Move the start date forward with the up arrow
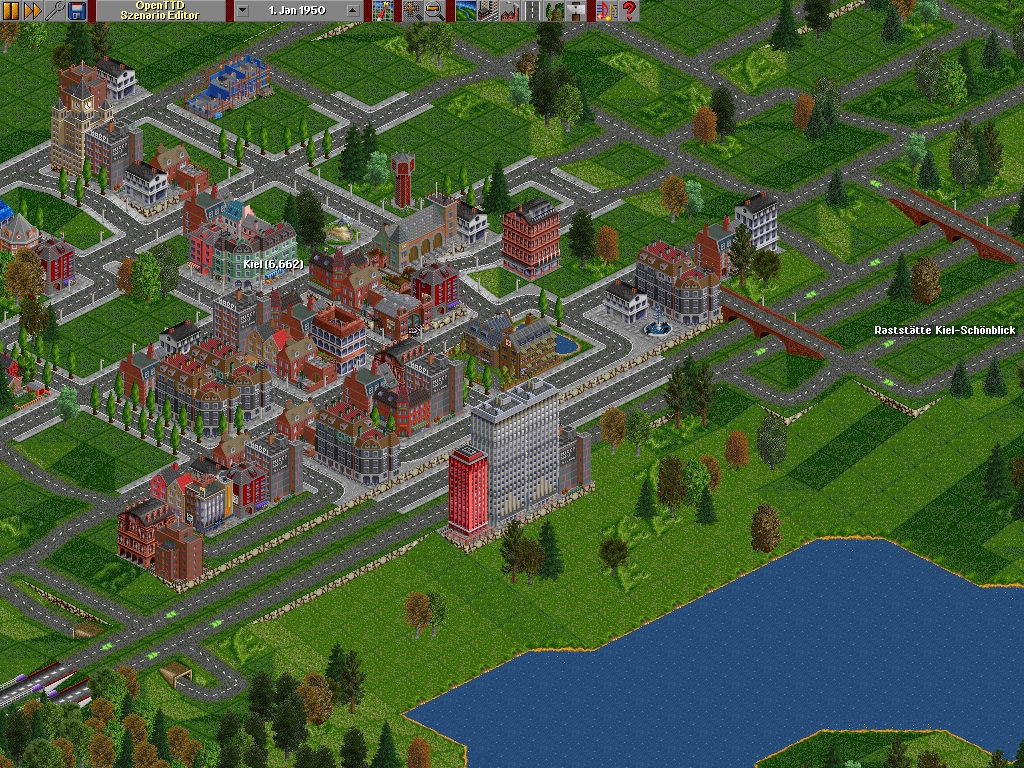The image size is (1024, 768). [x=353, y=11]
